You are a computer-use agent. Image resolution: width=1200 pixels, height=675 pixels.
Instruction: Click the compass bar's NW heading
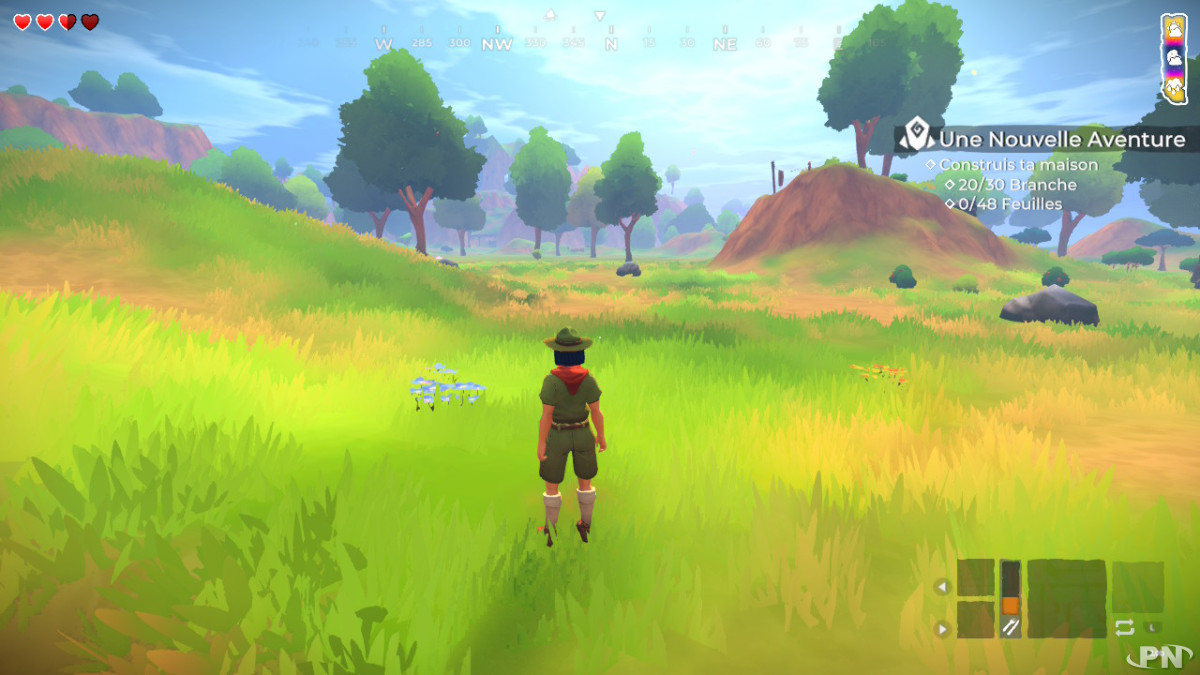point(497,44)
